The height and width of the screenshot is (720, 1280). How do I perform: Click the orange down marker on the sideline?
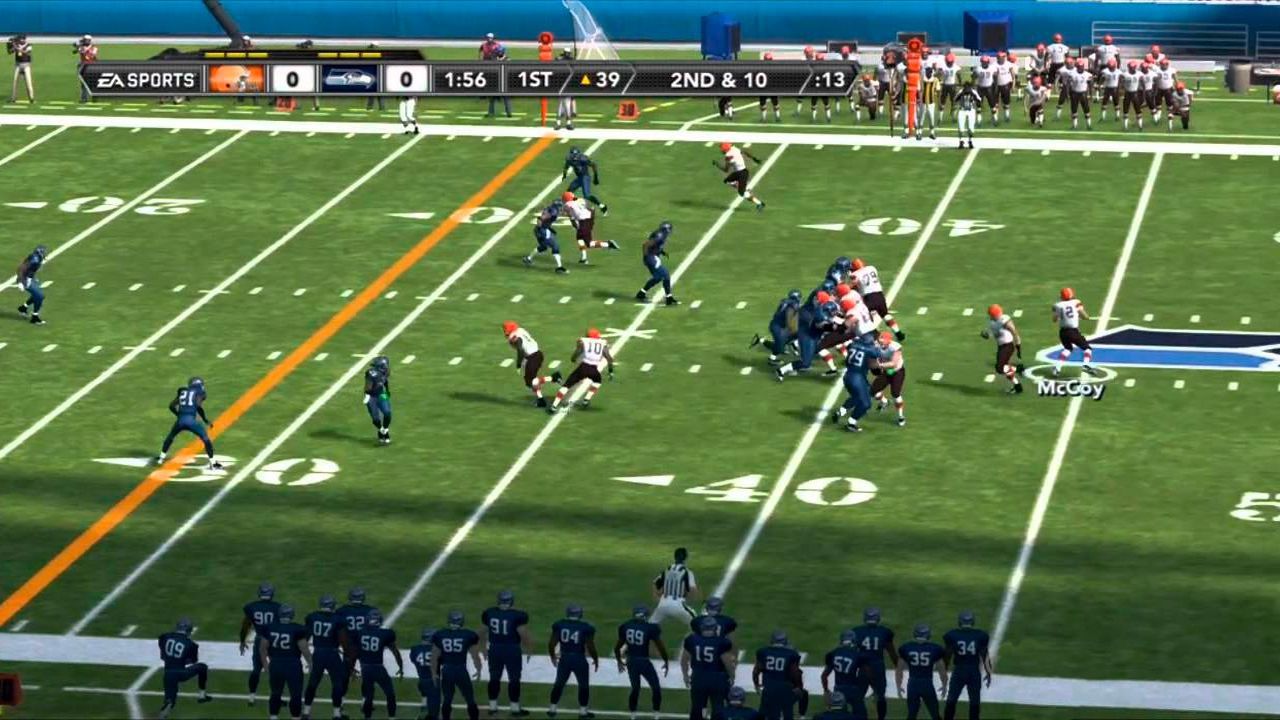912,80
